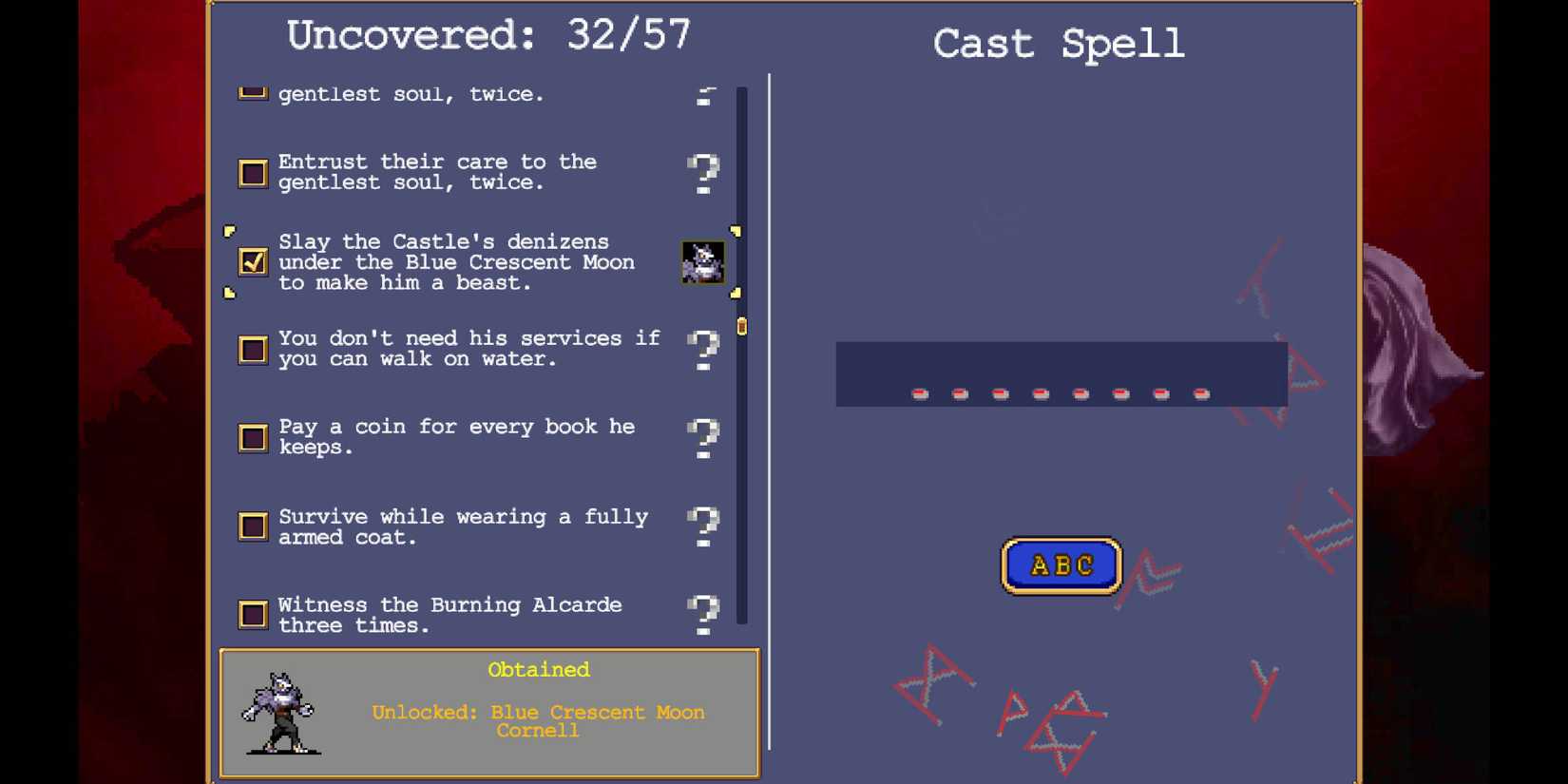Screen dimensions: 1568x784
Task: Check the box beside "Pay a coin for every book"
Action: point(252,438)
